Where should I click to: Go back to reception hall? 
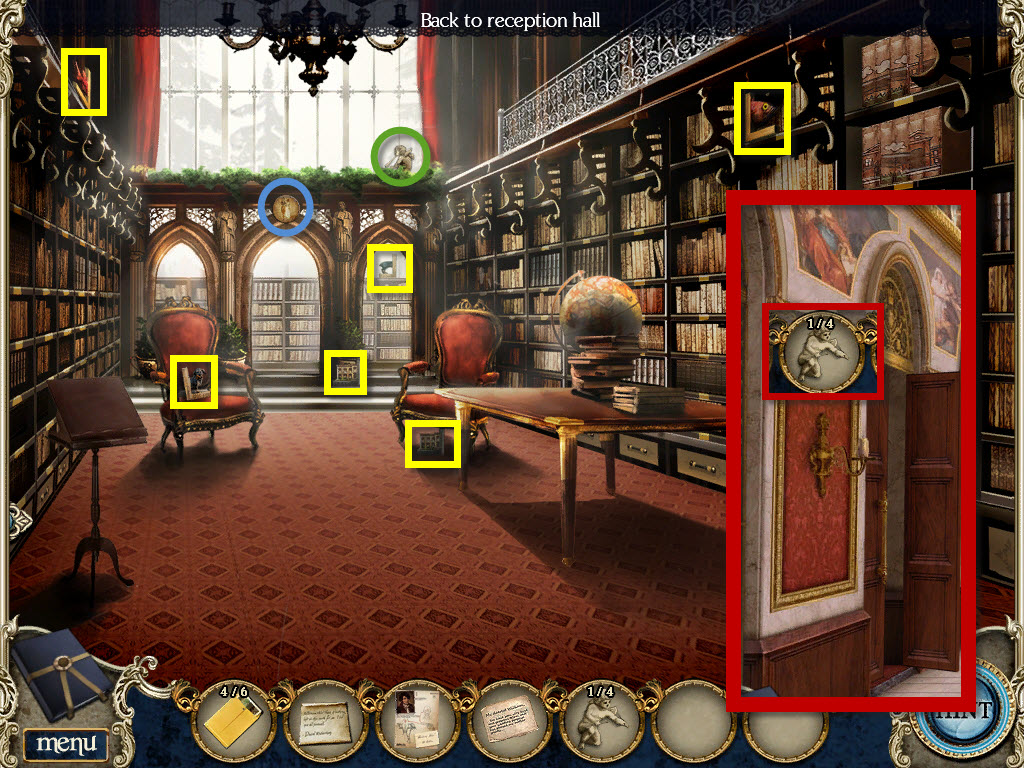[x=510, y=20]
